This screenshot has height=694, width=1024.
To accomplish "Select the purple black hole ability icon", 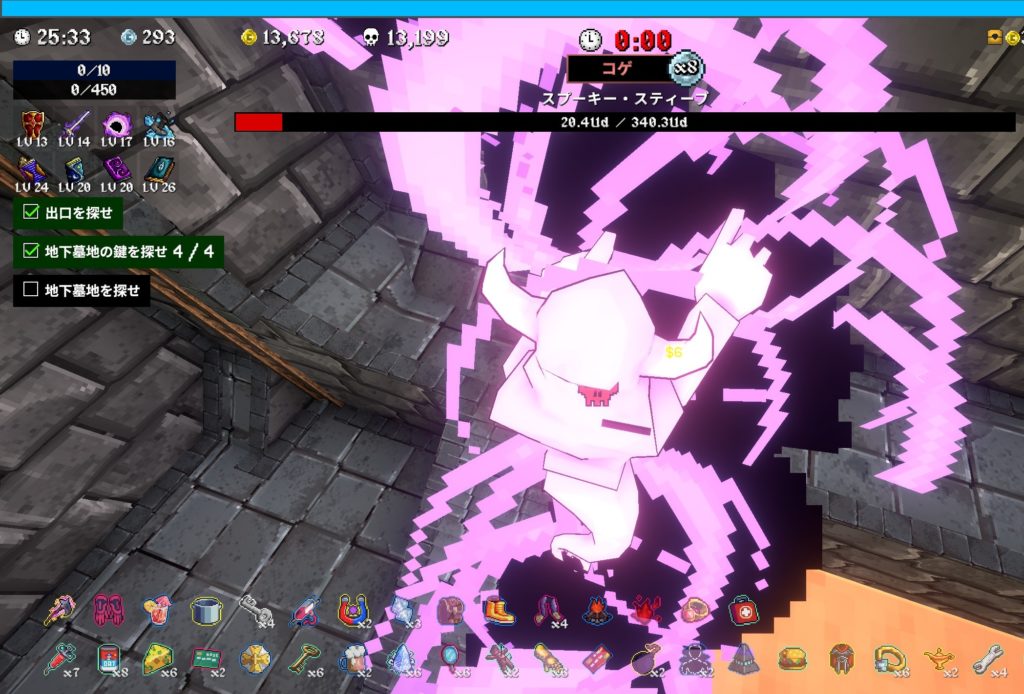I will 117,124.
